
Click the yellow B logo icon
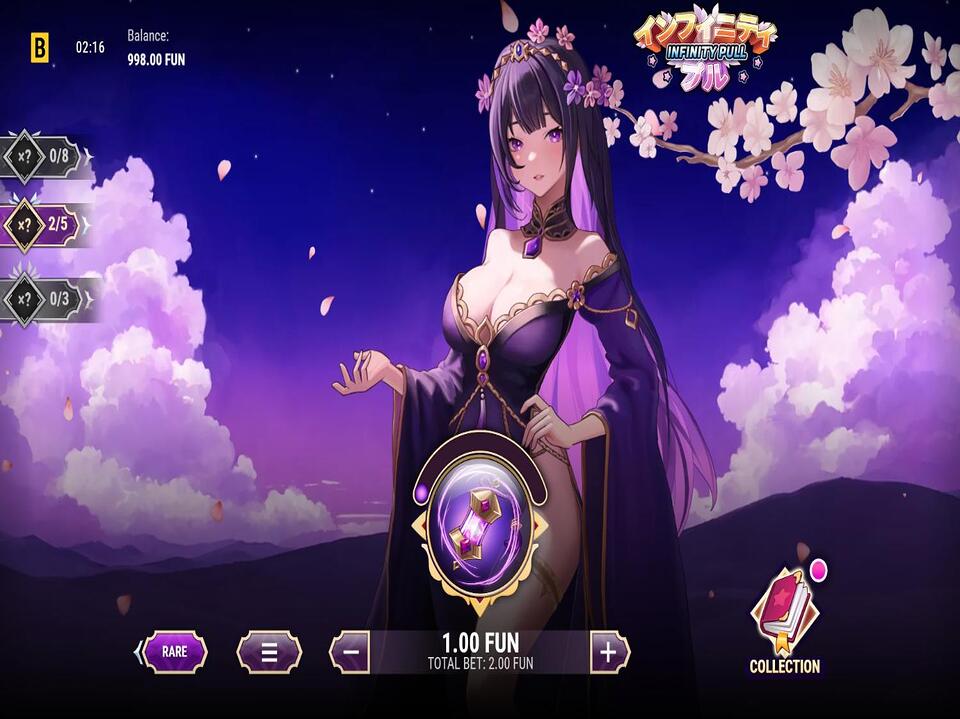(x=39, y=47)
